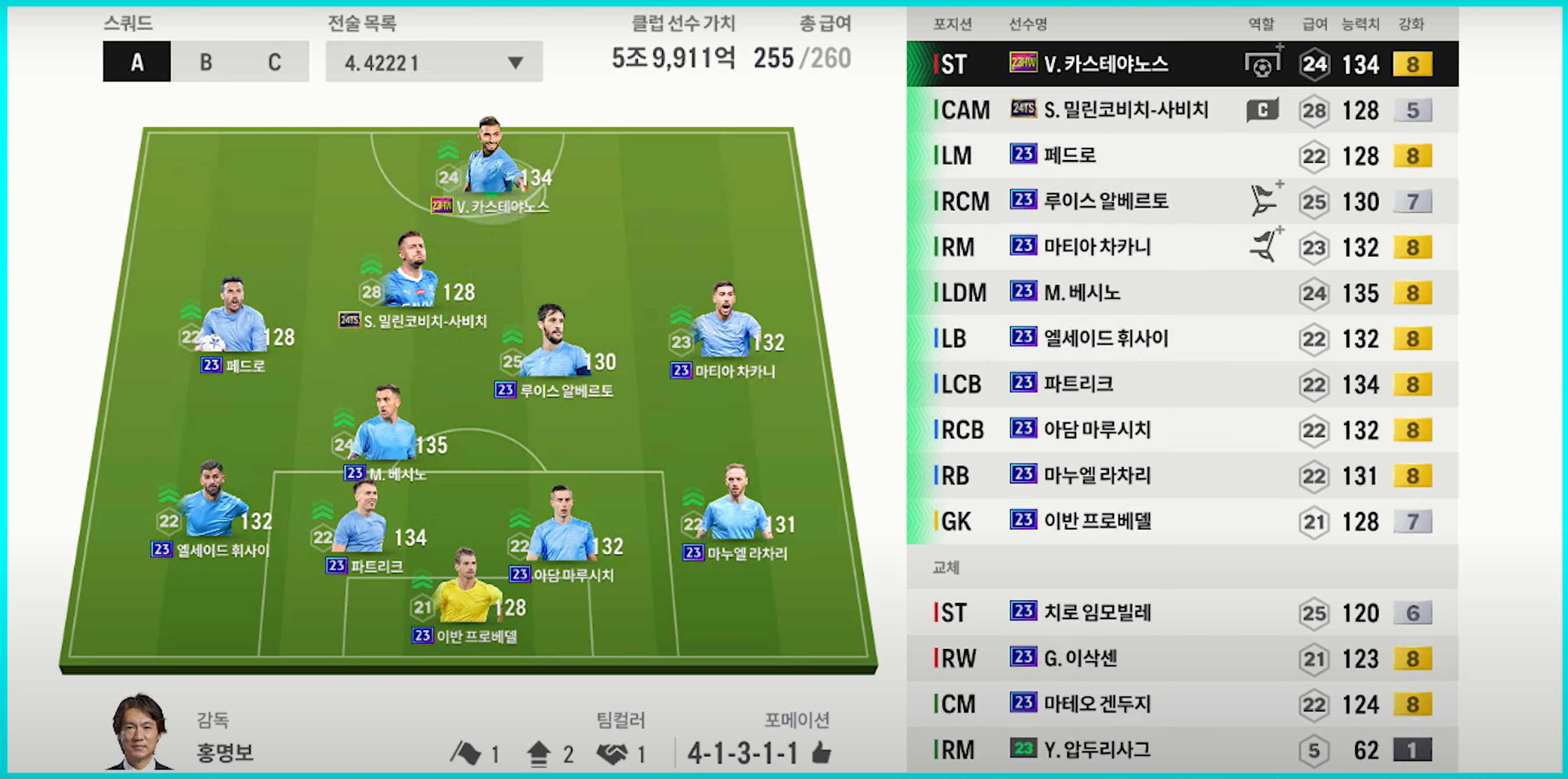Click the 4-1-3-1-1 formation label
The image size is (1568, 779).
click(x=742, y=754)
